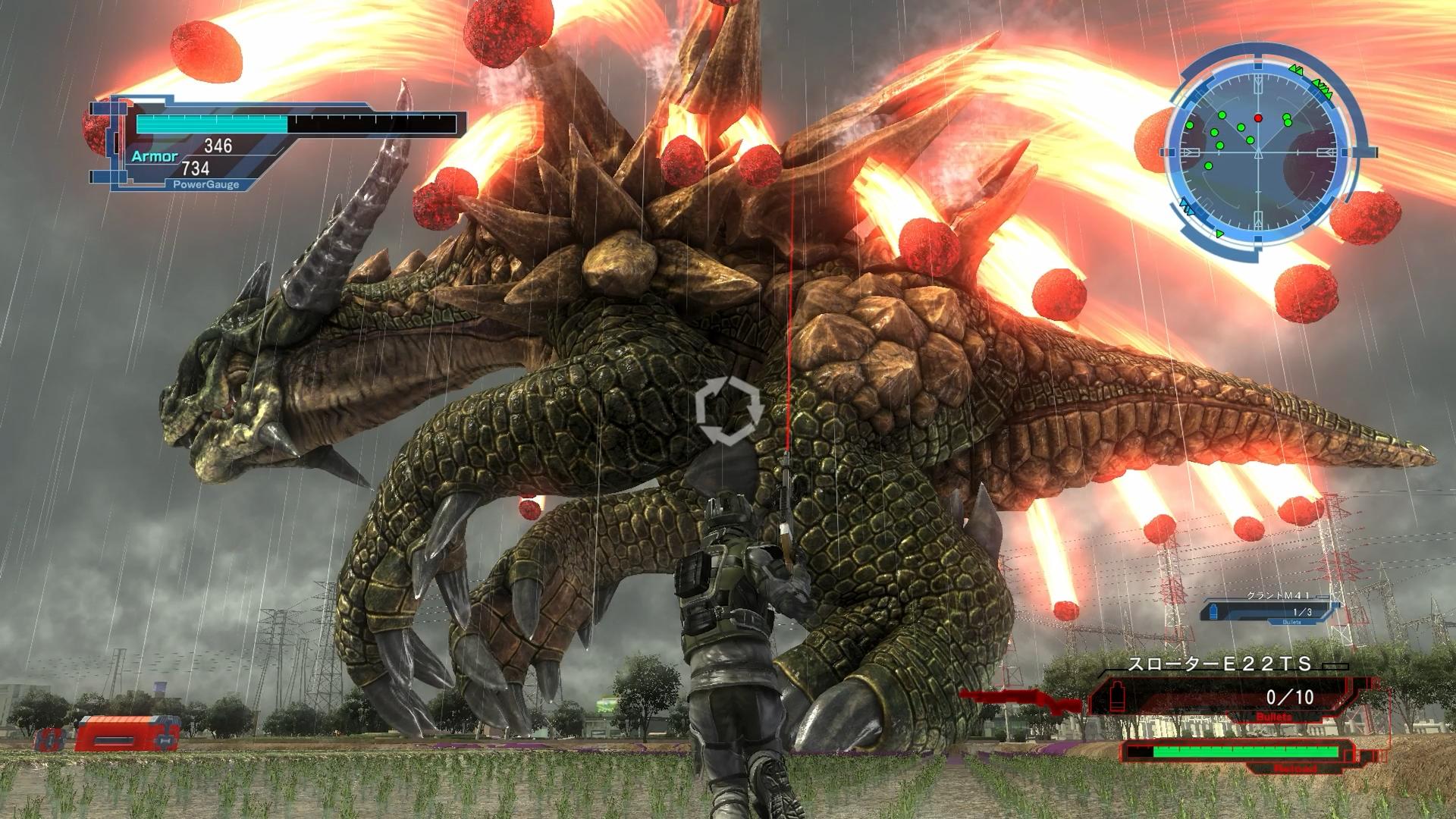Select the red enemy marker on radar
Screen dimensions: 1456x819
tap(1259, 118)
